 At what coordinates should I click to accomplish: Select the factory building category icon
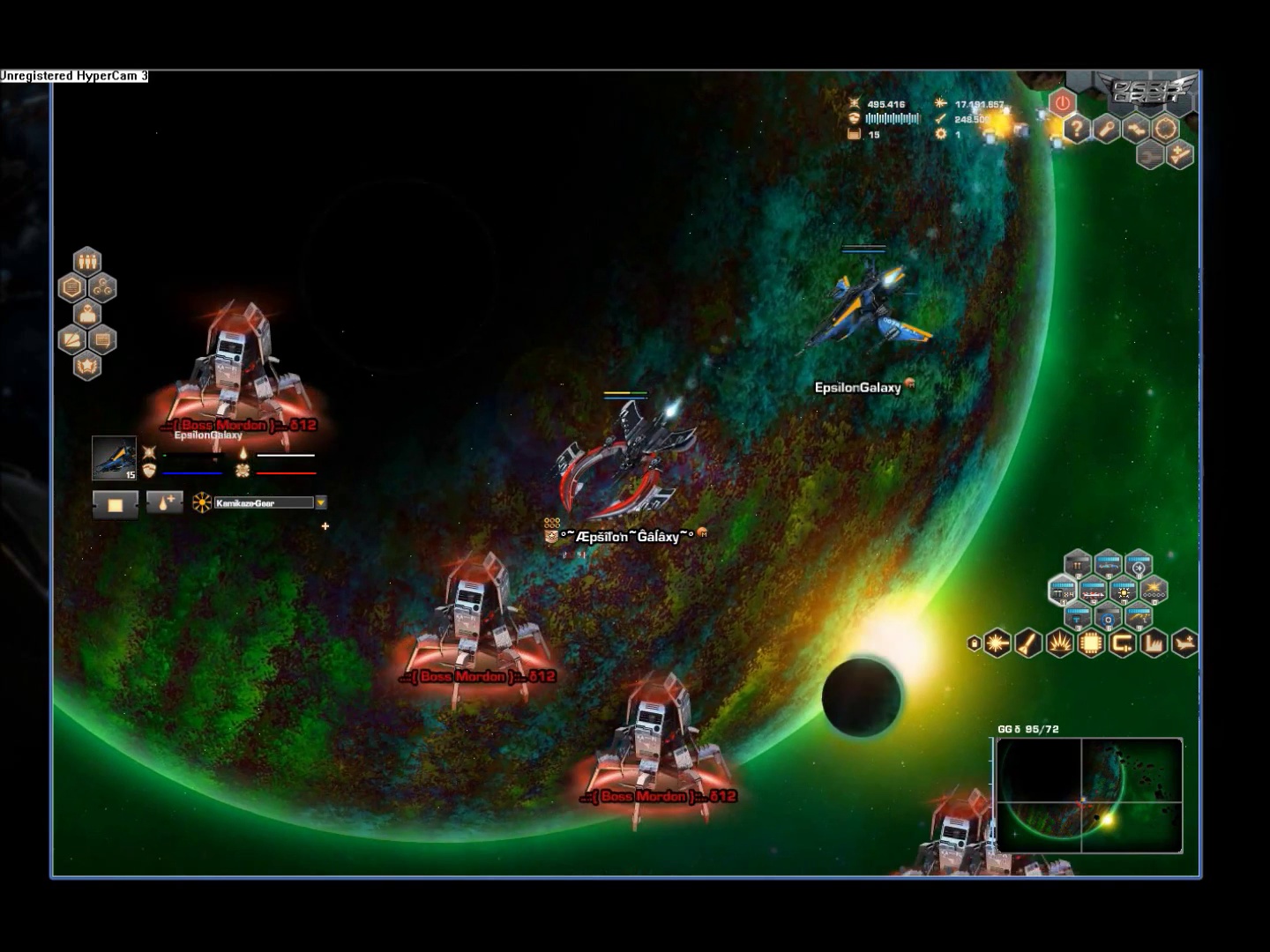coord(1153,643)
